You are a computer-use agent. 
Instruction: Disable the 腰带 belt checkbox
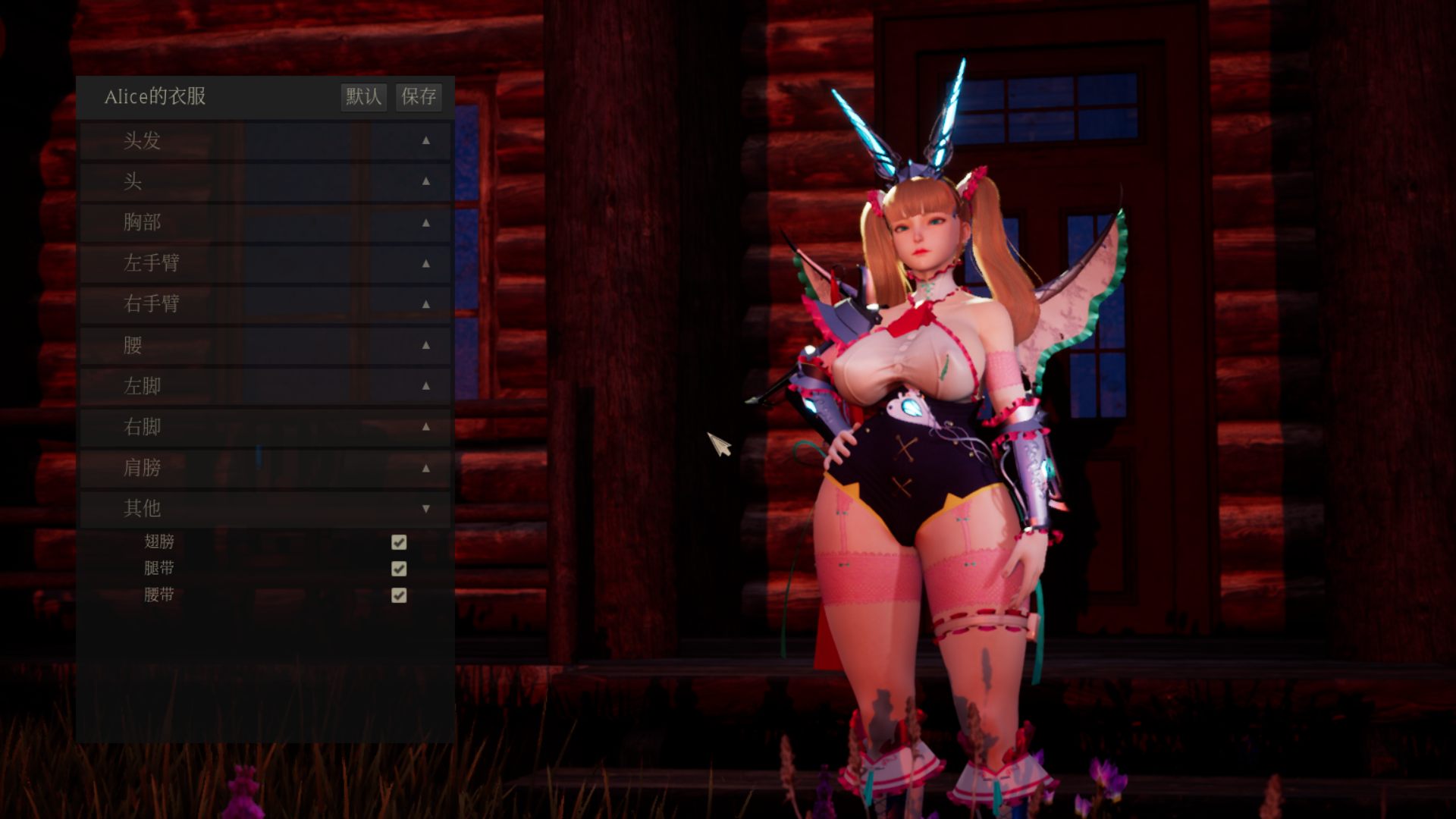click(399, 595)
